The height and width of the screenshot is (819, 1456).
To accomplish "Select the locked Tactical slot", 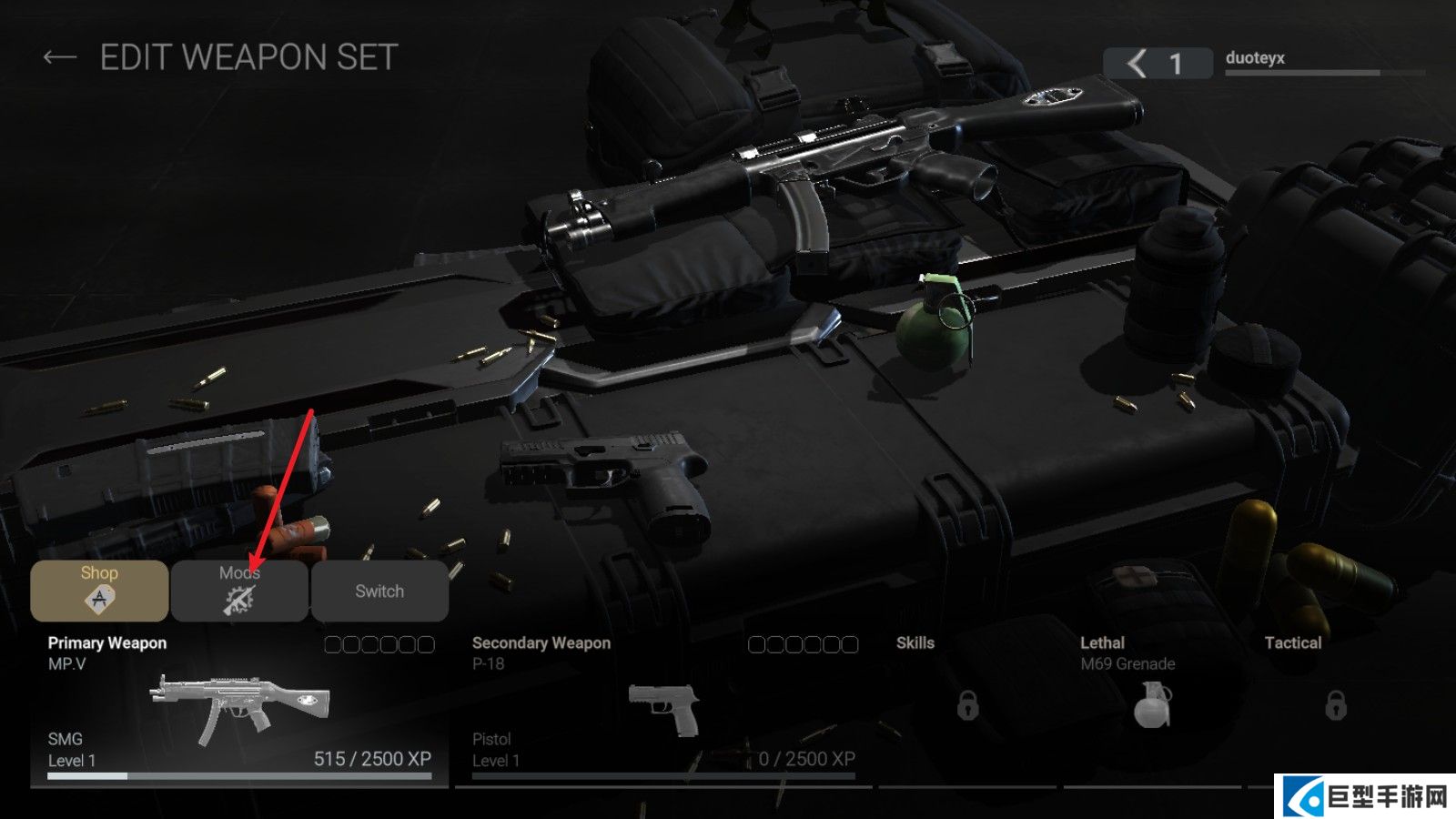I will pyautogui.click(x=1335, y=704).
